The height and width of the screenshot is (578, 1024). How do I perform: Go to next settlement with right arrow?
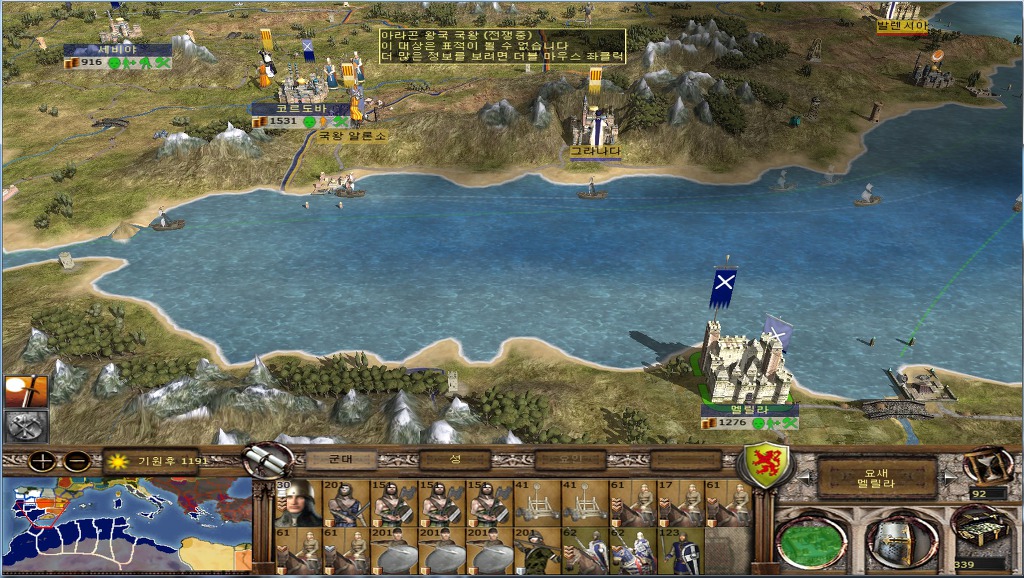tap(947, 478)
